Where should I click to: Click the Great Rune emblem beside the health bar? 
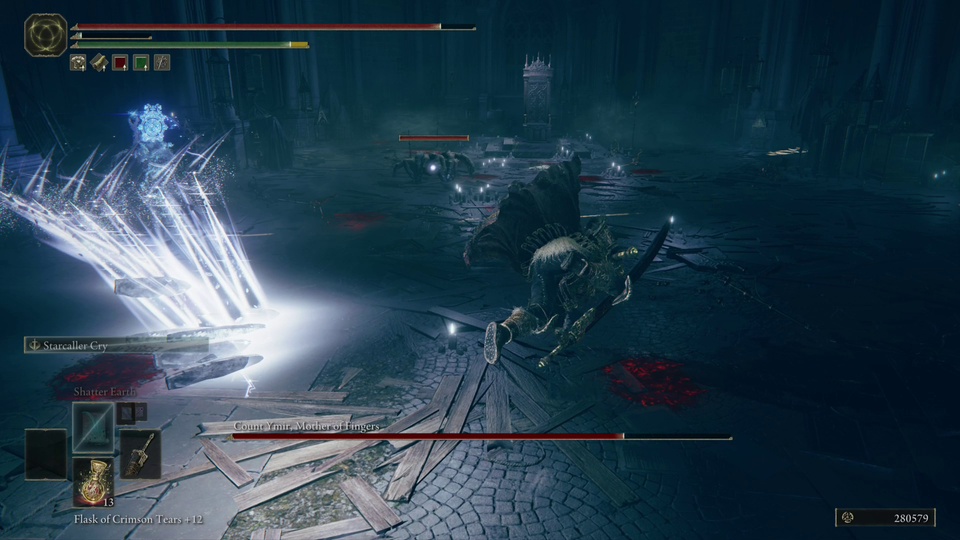pyautogui.click(x=46, y=35)
